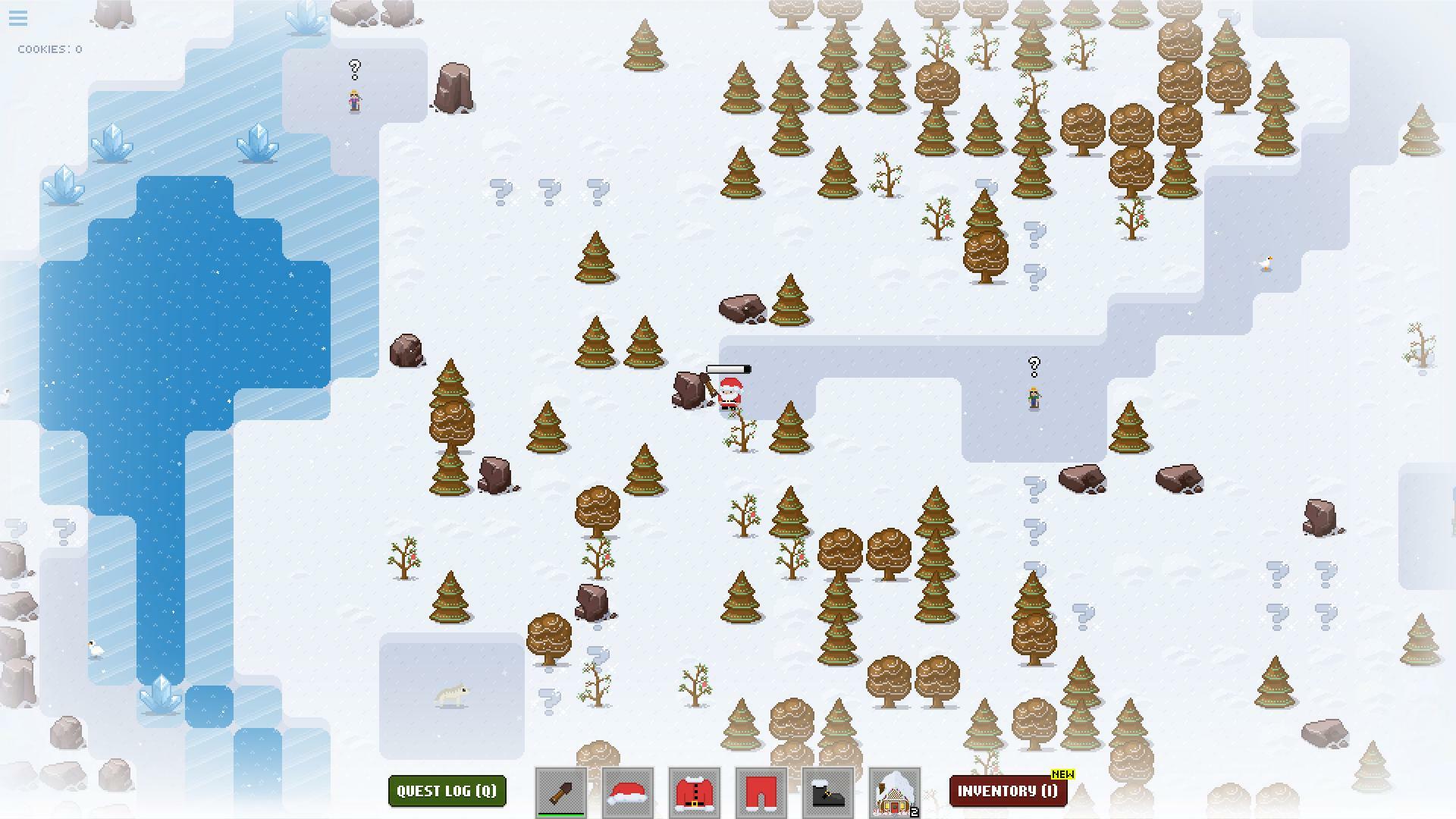Click the yellow NEW badge above Inventory

(1062, 774)
